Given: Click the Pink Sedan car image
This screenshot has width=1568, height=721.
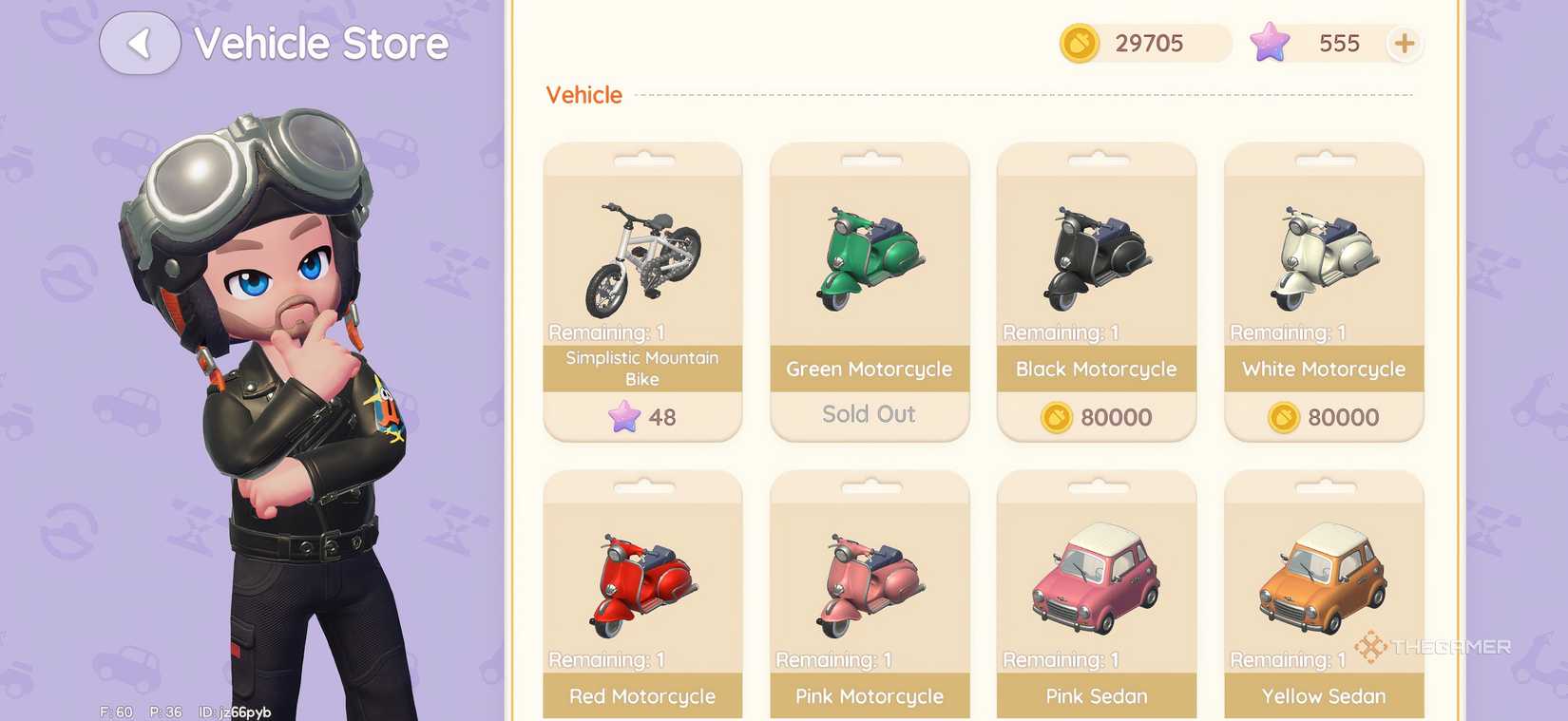Looking at the screenshot, I should pyautogui.click(x=1095, y=579).
